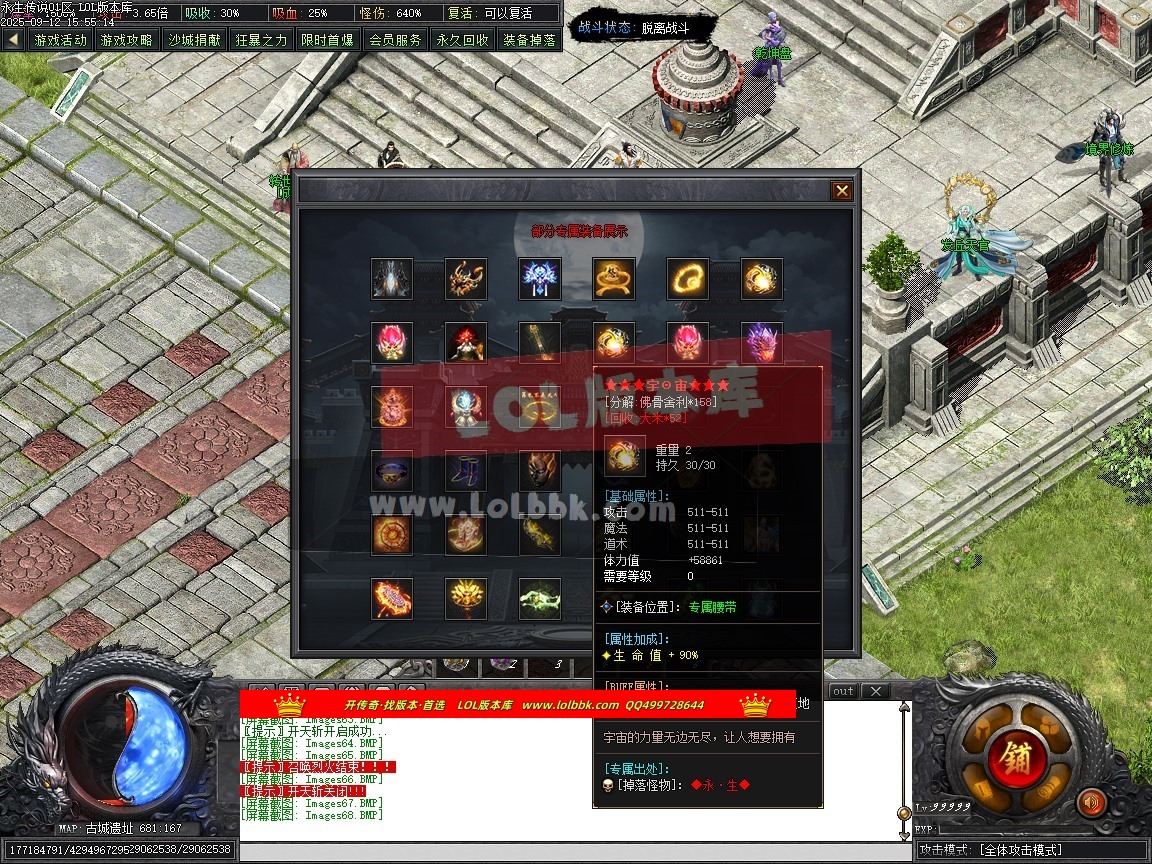Inspect the green glowing dragon icon
The image size is (1152, 864).
click(x=540, y=598)
